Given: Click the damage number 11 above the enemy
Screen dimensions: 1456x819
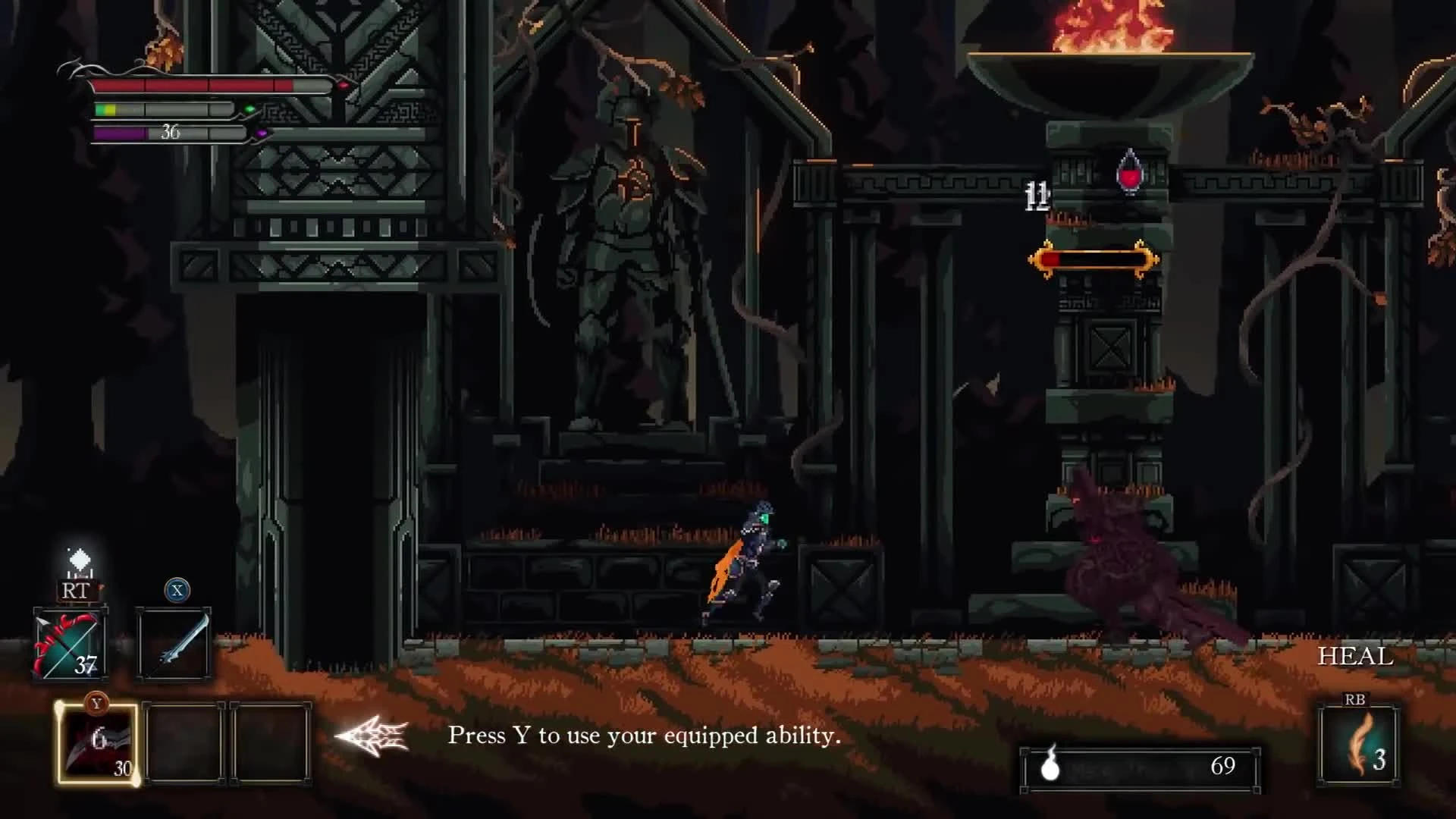Looking at the screenshot, I should pyautogui.click(x=1037, y=196).
